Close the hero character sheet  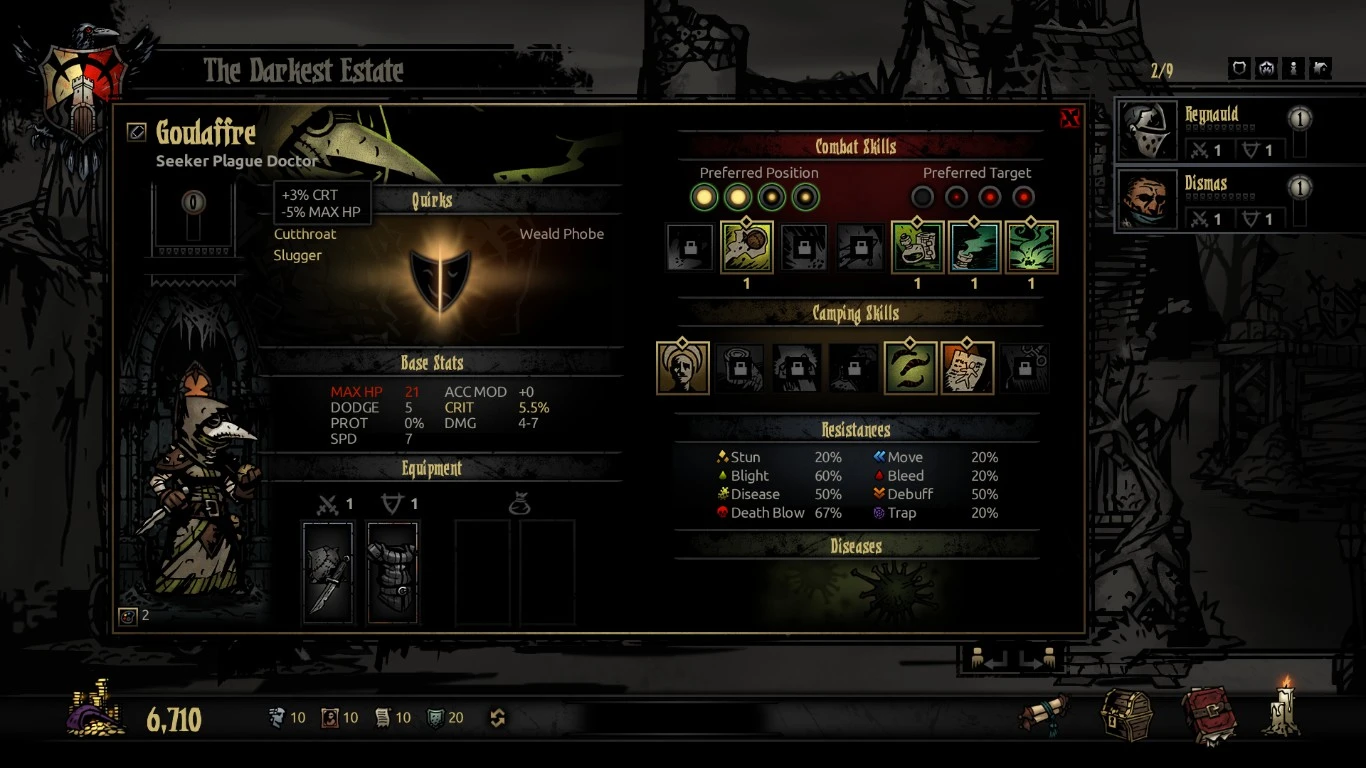point(1069,119)
